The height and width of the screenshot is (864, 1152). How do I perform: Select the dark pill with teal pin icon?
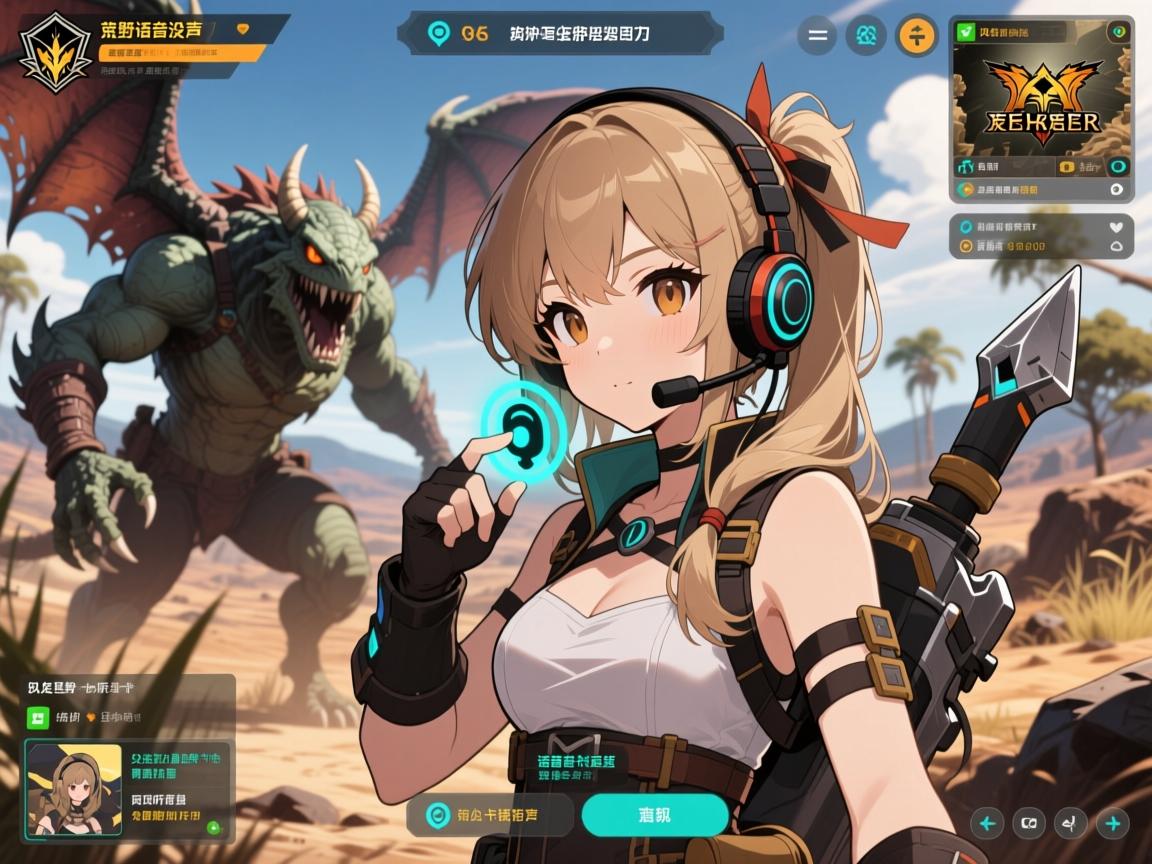[490, 815]
